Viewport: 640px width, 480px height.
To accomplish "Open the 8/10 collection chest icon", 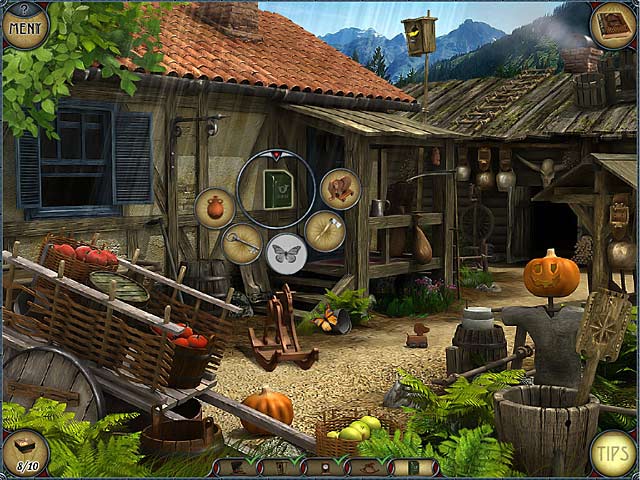I will click(x=26, y=453).
